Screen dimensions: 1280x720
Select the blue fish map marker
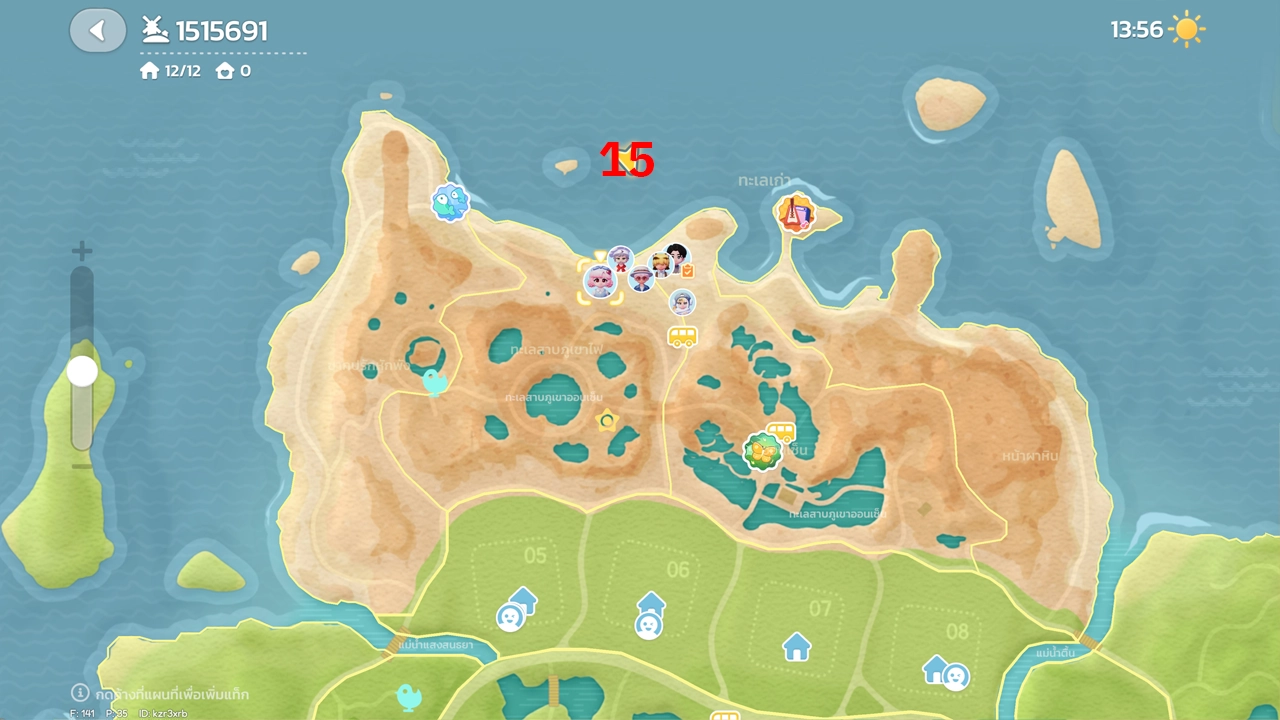tap(450, 202)
